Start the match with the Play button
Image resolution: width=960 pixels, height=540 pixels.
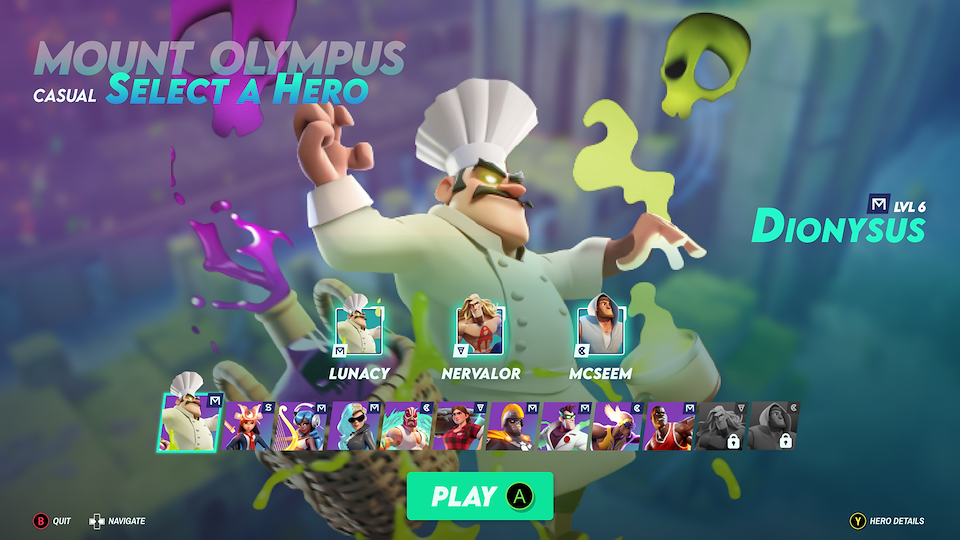click(479, 496)
